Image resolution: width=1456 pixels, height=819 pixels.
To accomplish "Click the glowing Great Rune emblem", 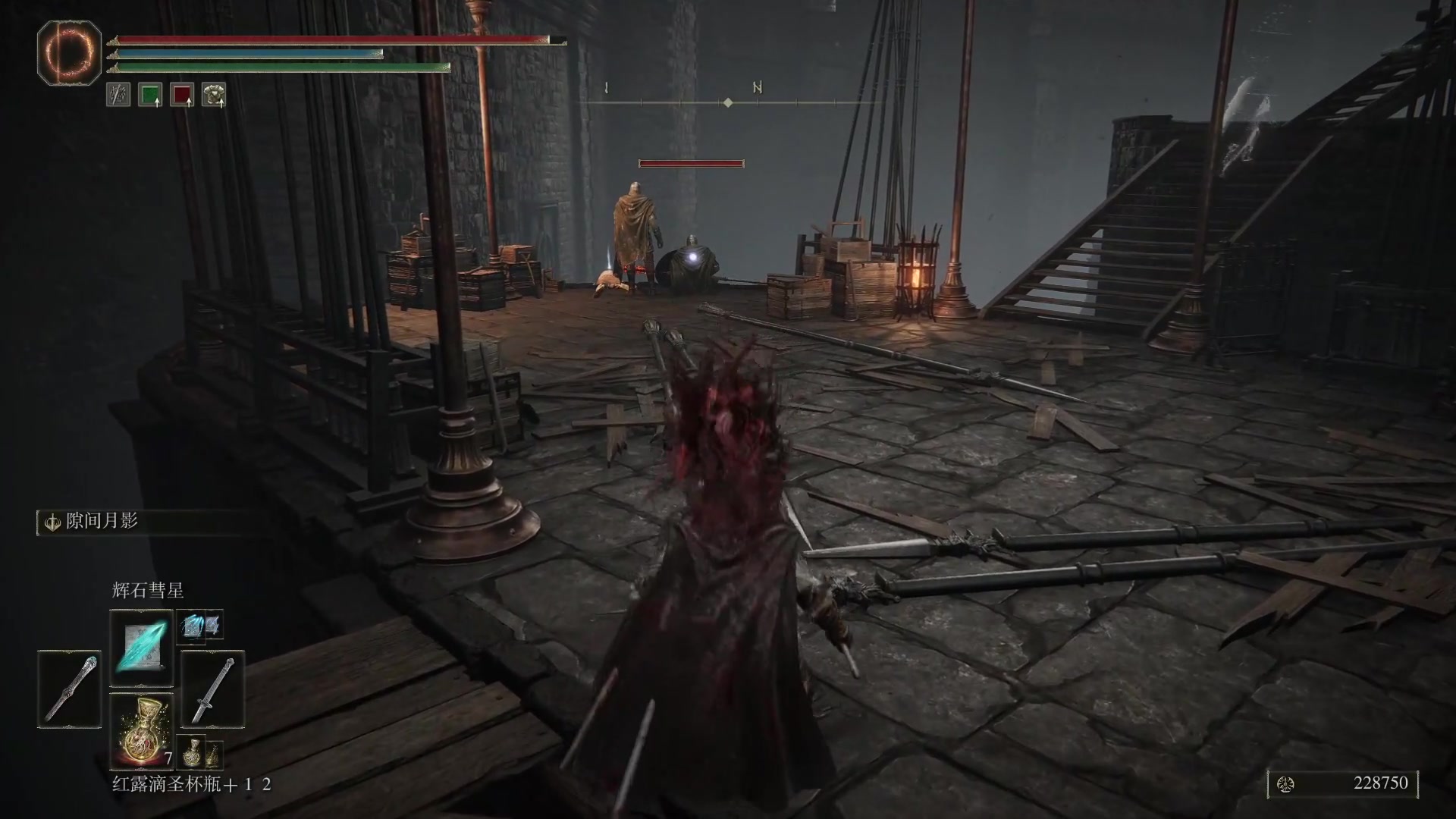I will 69,53.
